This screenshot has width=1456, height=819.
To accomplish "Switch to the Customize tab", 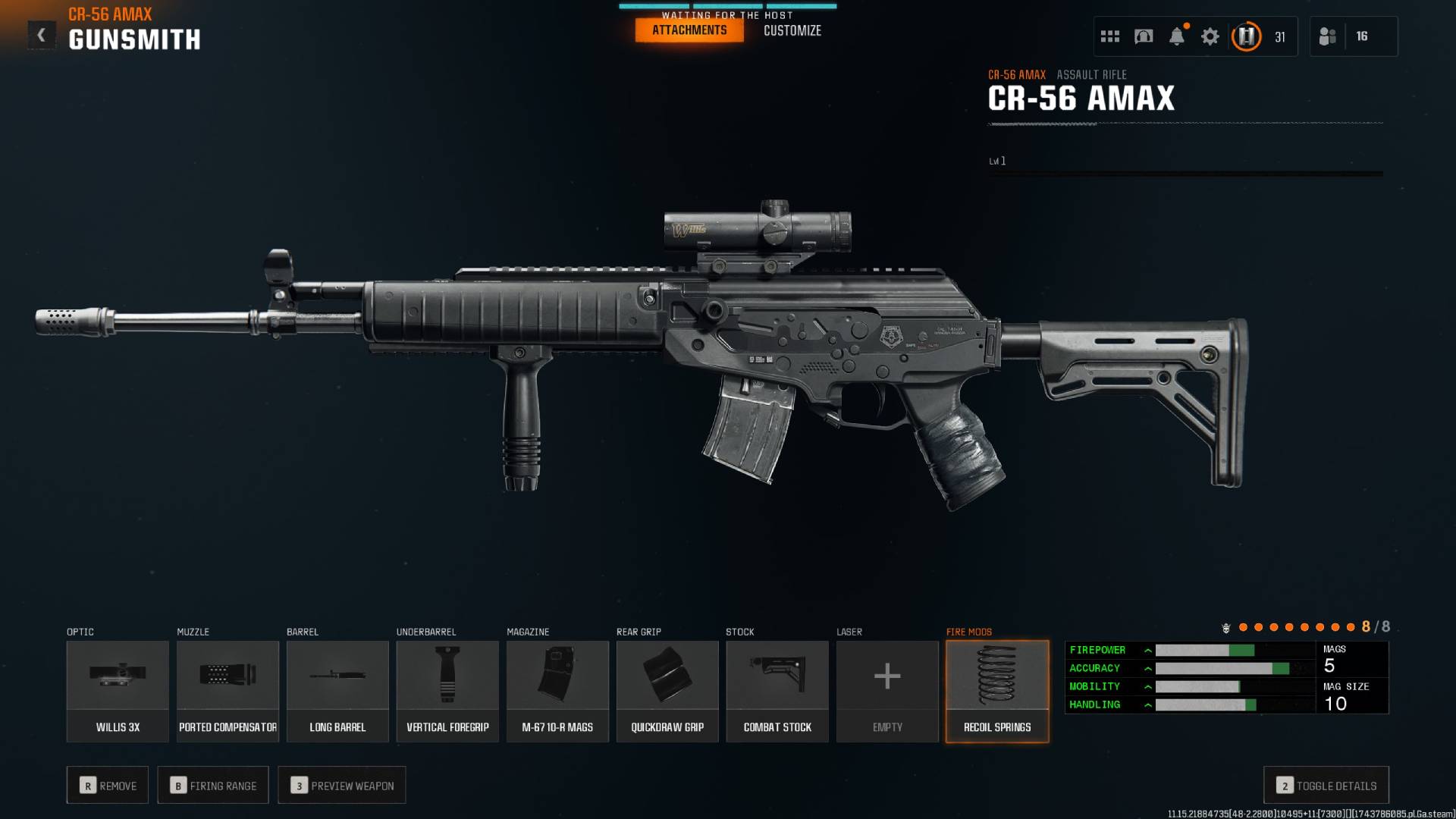I will (792, 30).
